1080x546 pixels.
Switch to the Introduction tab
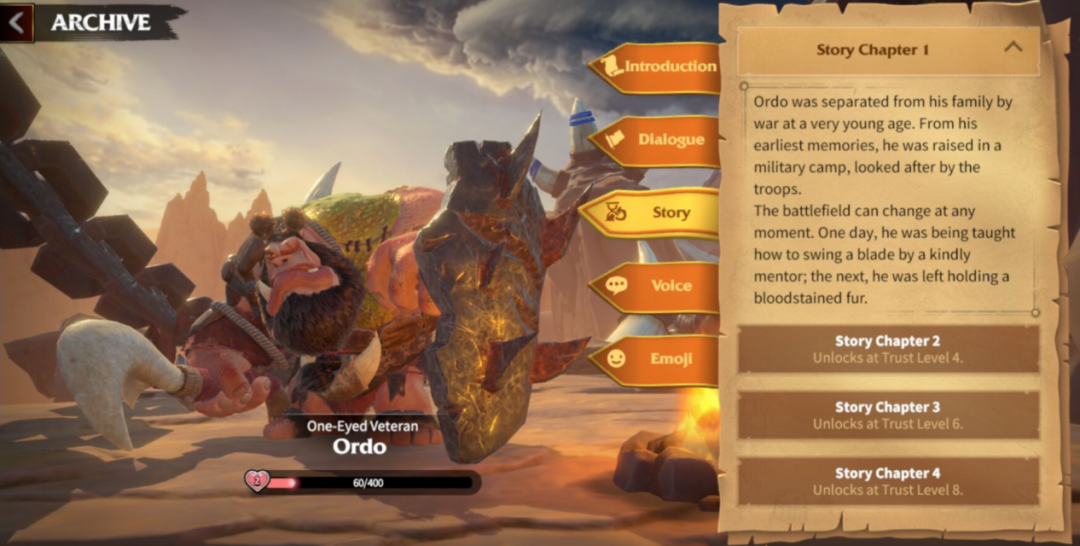[x=658, y=67]
